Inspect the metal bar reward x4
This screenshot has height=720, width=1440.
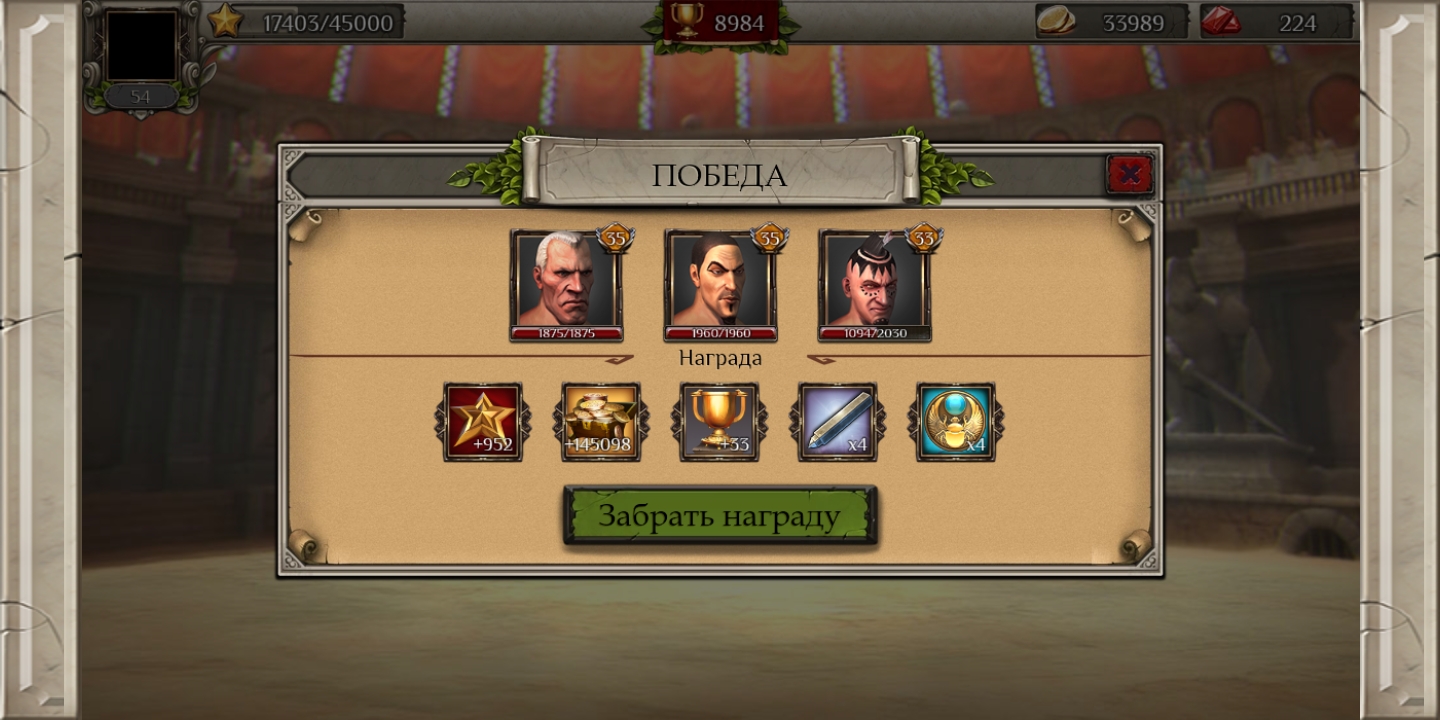tap(837, 422)
